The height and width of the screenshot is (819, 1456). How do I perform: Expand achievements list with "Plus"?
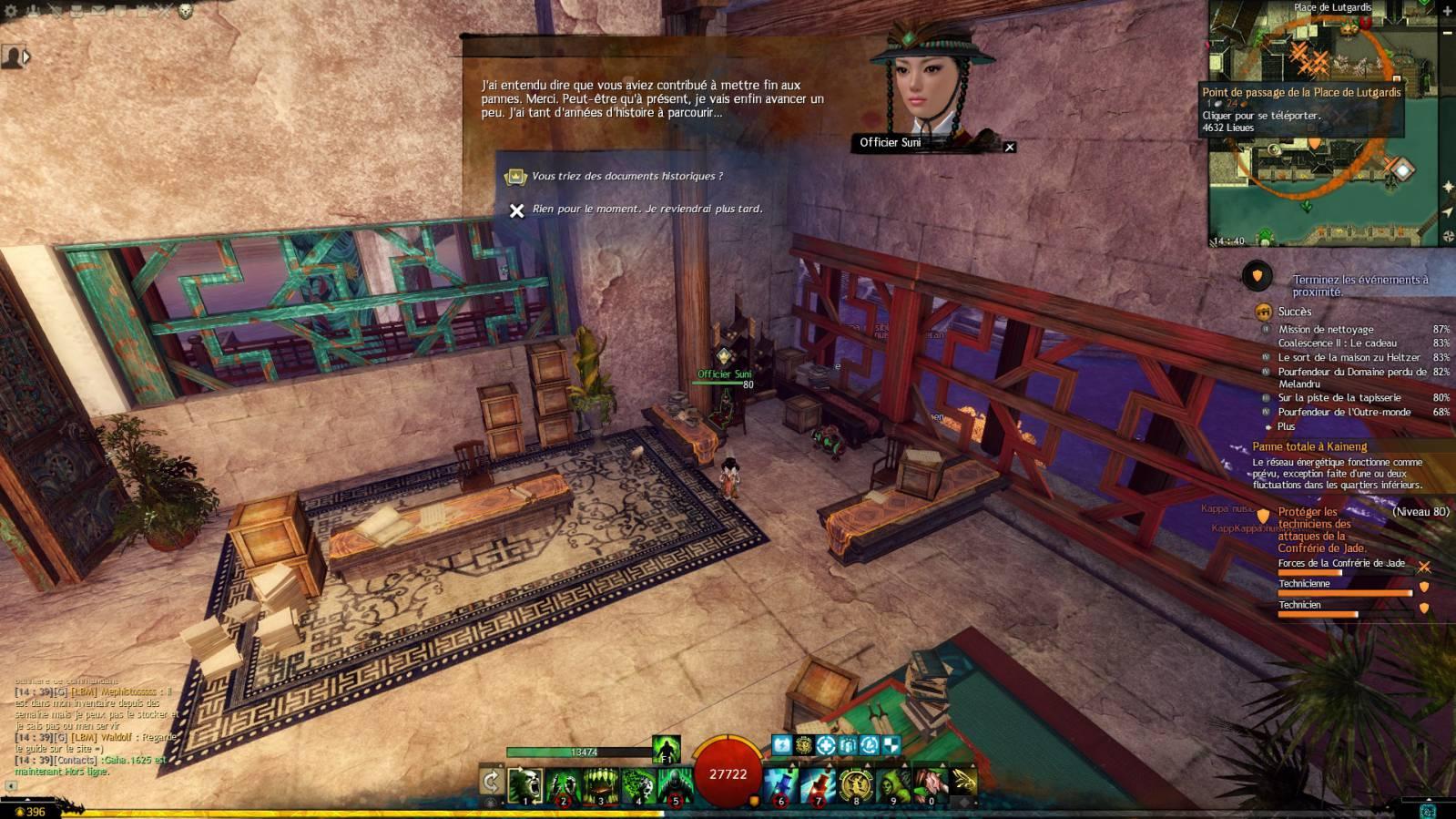coord(1286,426)
